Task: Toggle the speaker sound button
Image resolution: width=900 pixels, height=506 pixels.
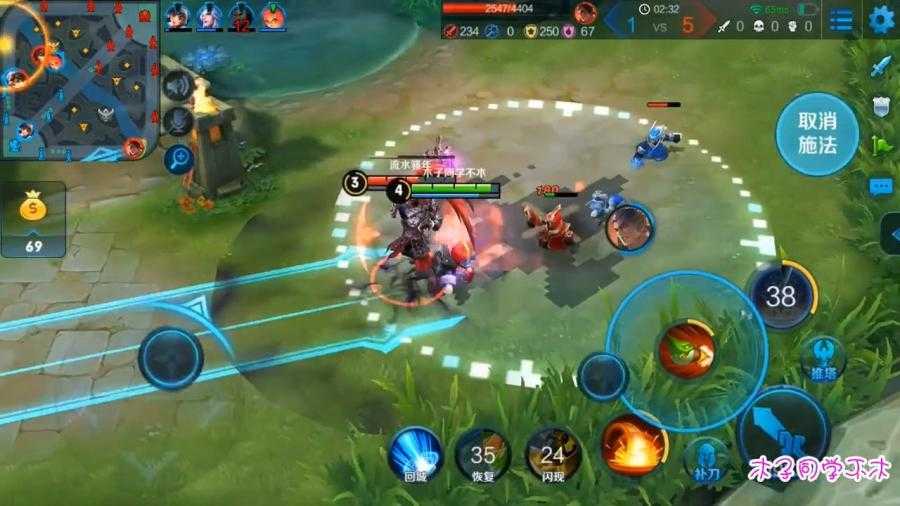Action: click(178, 87)
